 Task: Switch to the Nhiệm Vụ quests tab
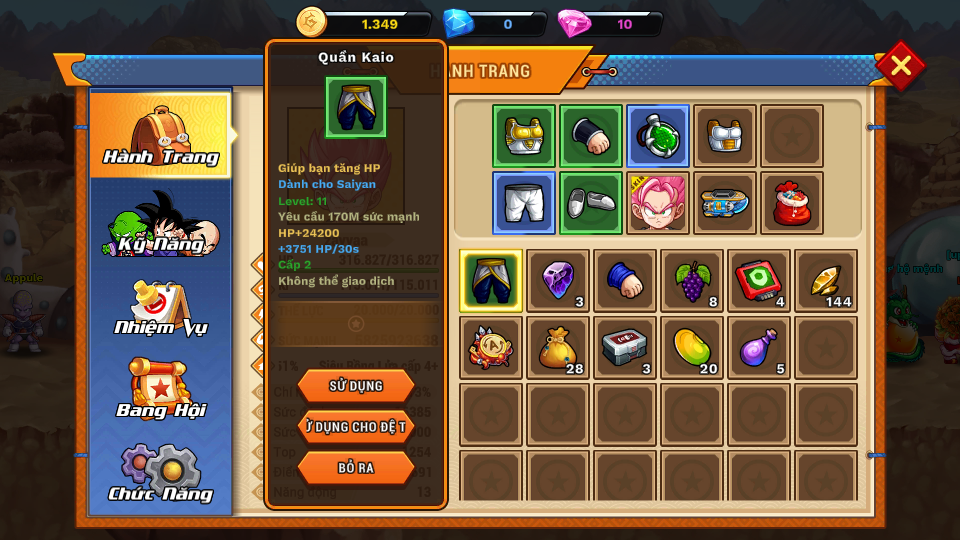coord(161,307)
